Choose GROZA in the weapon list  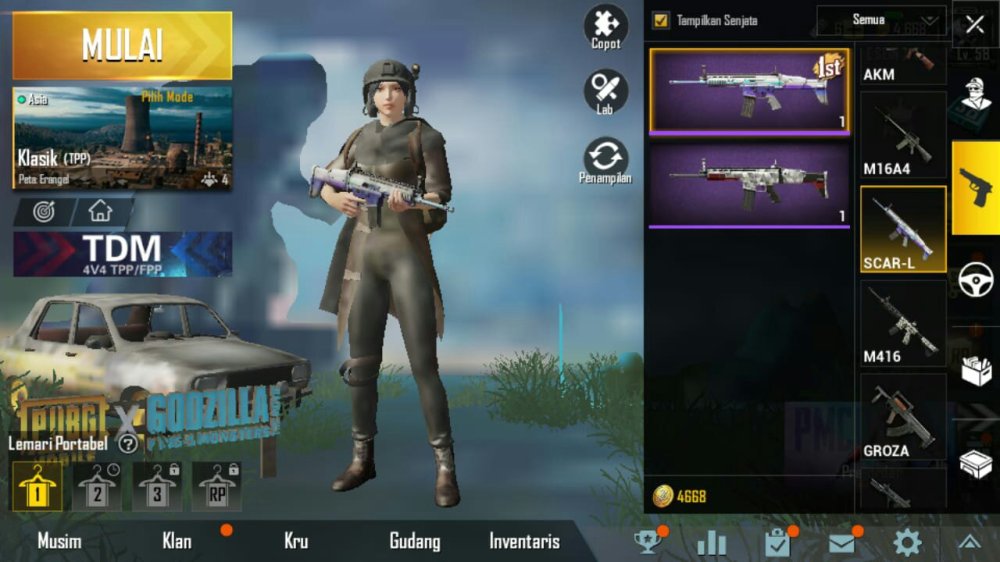tap(901, 417)
